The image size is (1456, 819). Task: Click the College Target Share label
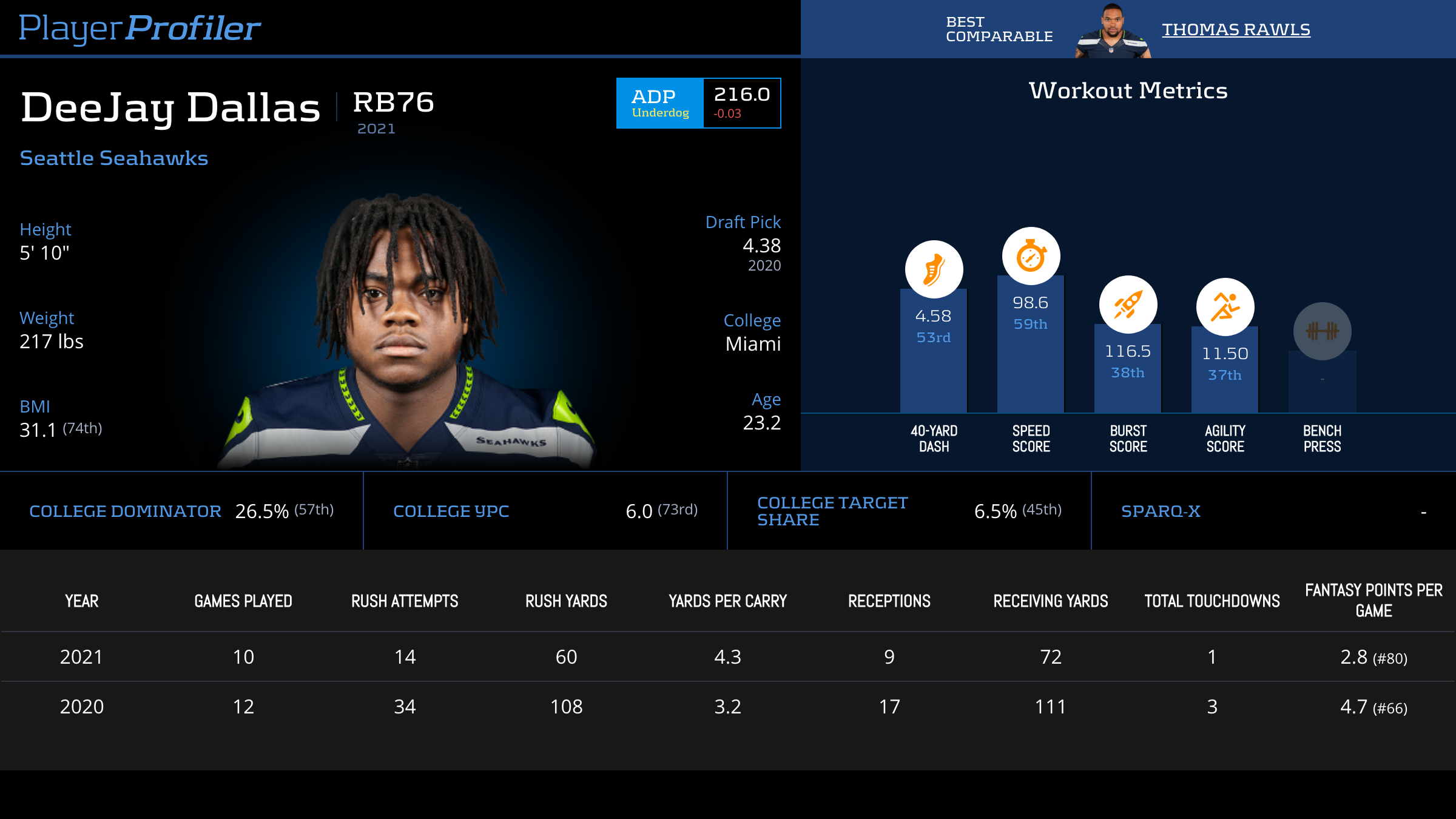coord(832,511)
